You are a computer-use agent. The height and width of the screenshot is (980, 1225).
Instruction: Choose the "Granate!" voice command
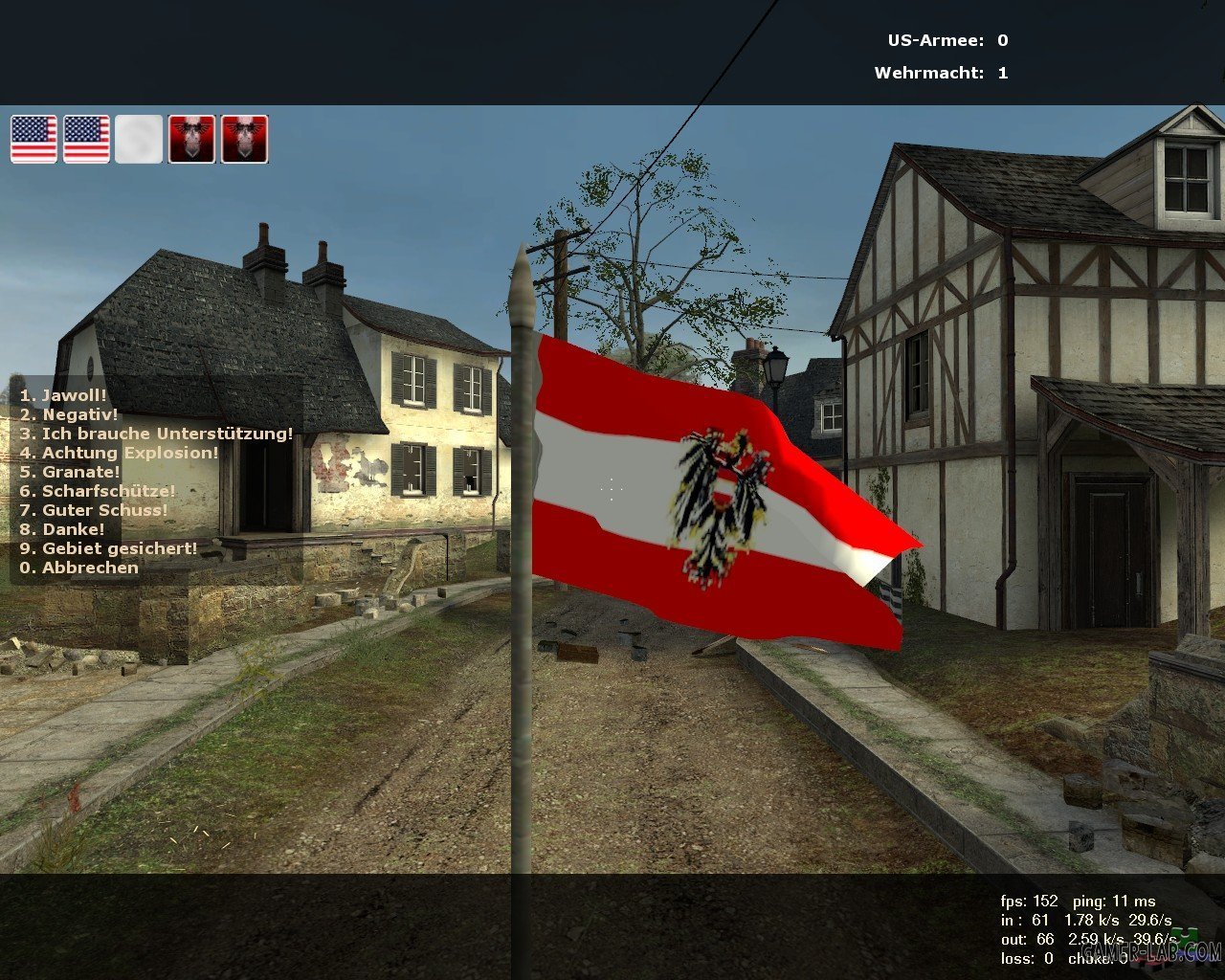(70, 472)
